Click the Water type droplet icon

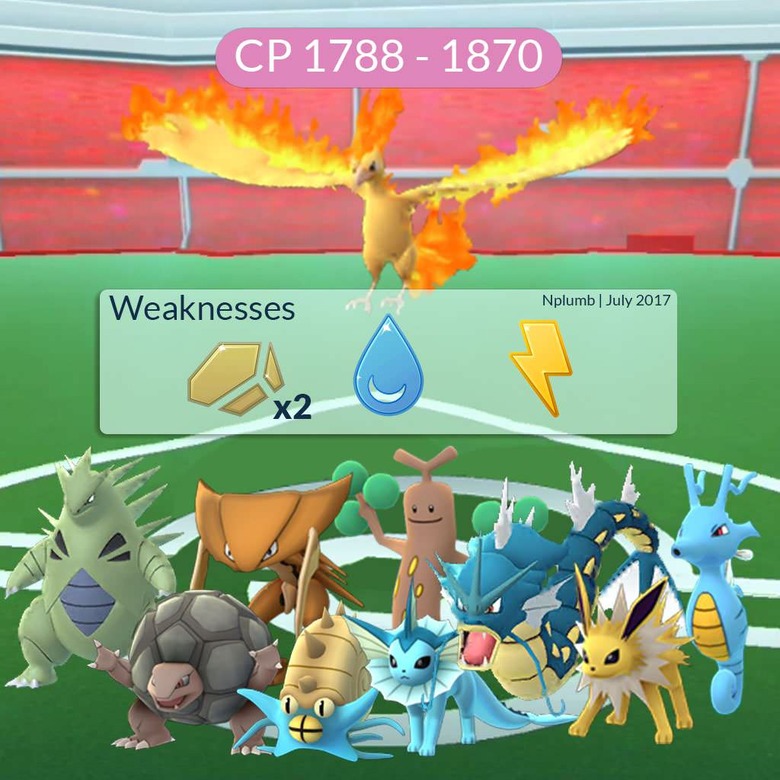tap(388, 365)
